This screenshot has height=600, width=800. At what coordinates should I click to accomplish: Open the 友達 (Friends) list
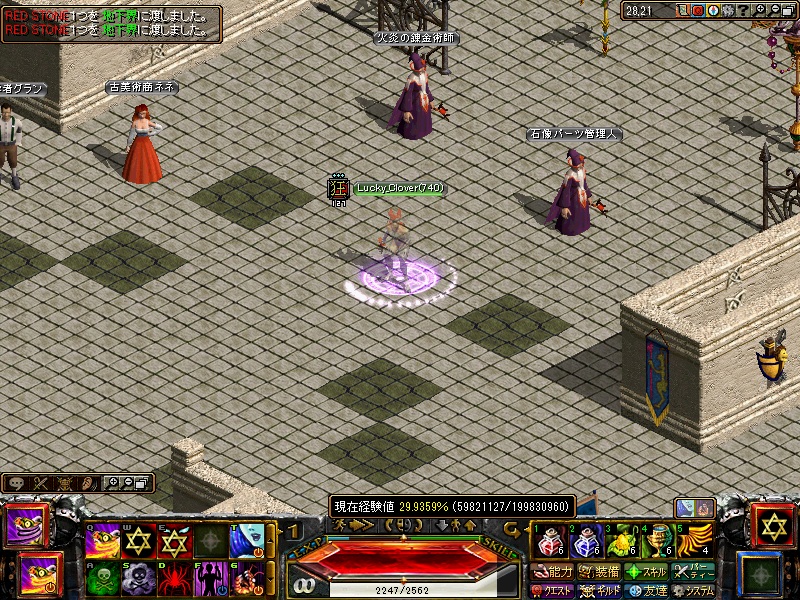(x=647, y=591)
